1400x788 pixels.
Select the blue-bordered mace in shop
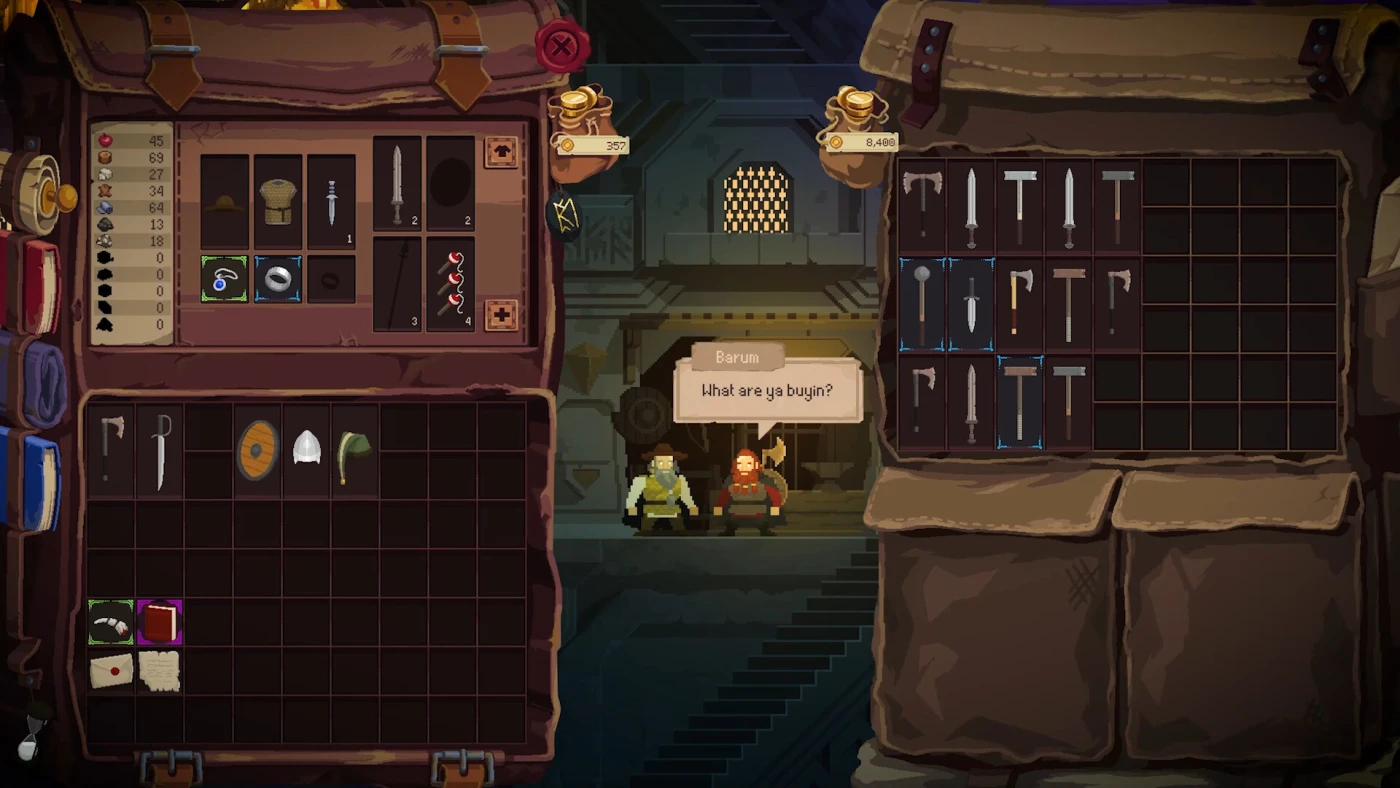(x=922, y=304)
